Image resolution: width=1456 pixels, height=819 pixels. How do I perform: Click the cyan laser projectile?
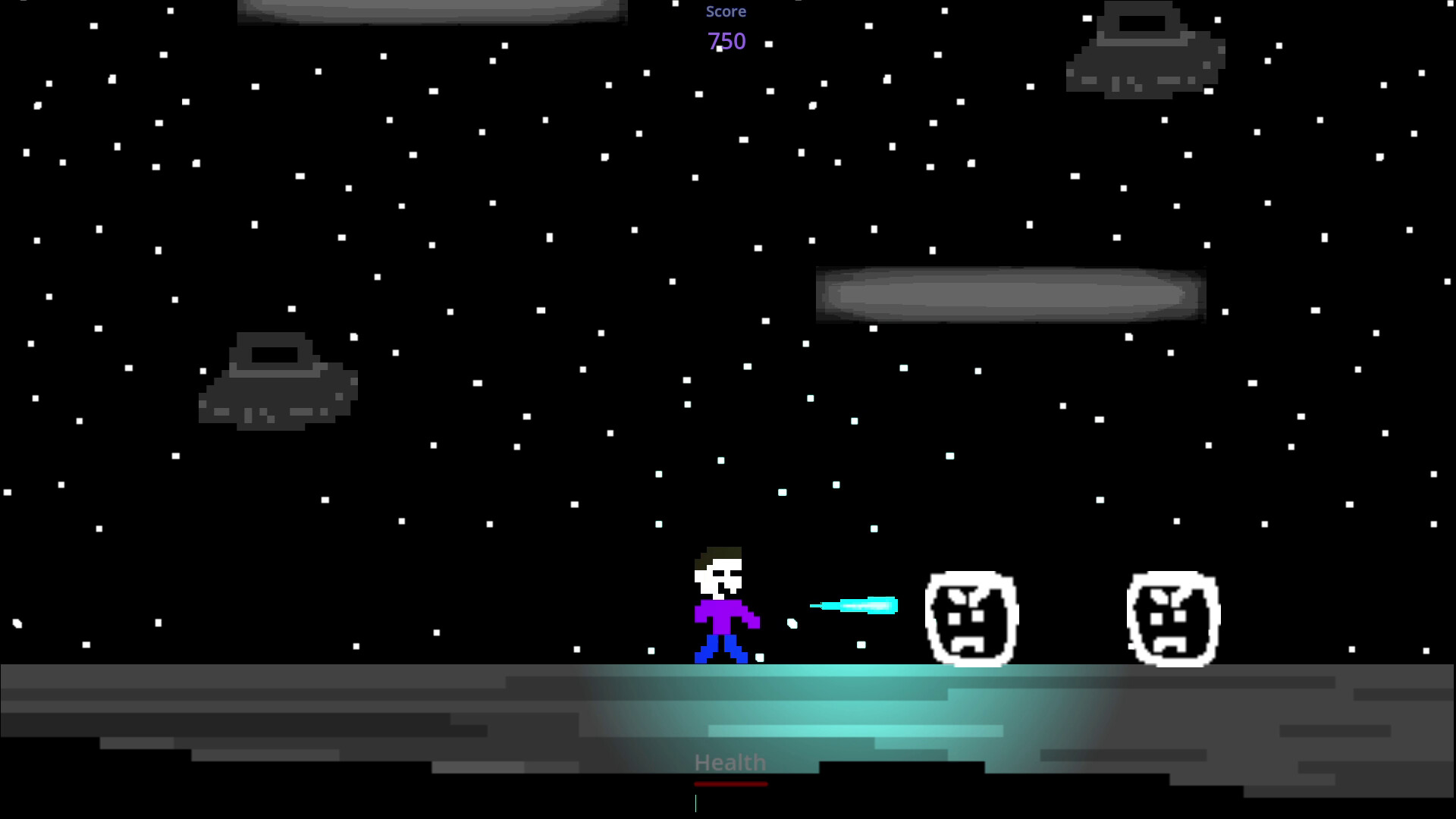click(x=853, y=605)
